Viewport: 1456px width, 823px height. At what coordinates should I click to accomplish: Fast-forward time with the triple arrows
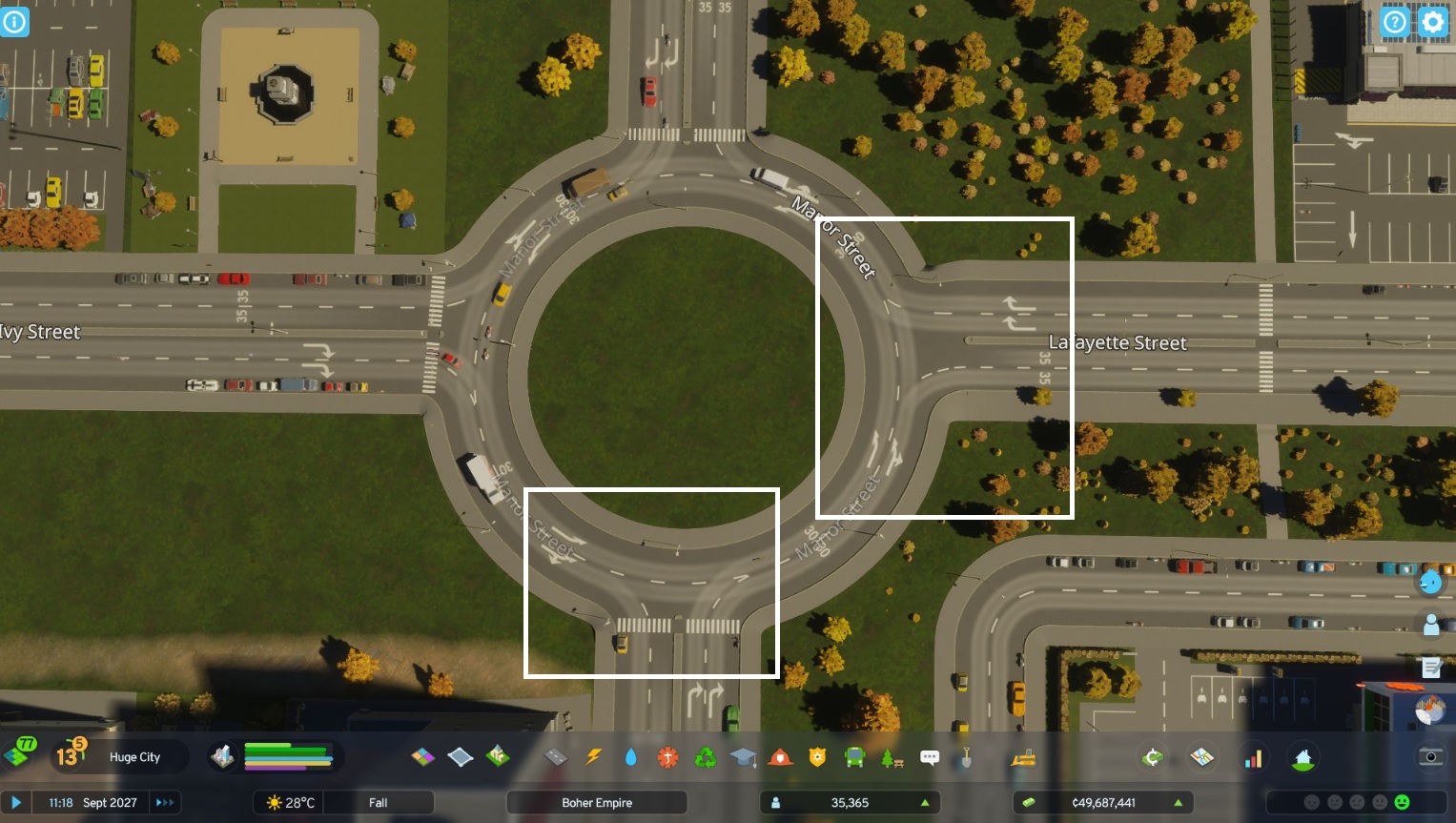[x=164, y=802]
